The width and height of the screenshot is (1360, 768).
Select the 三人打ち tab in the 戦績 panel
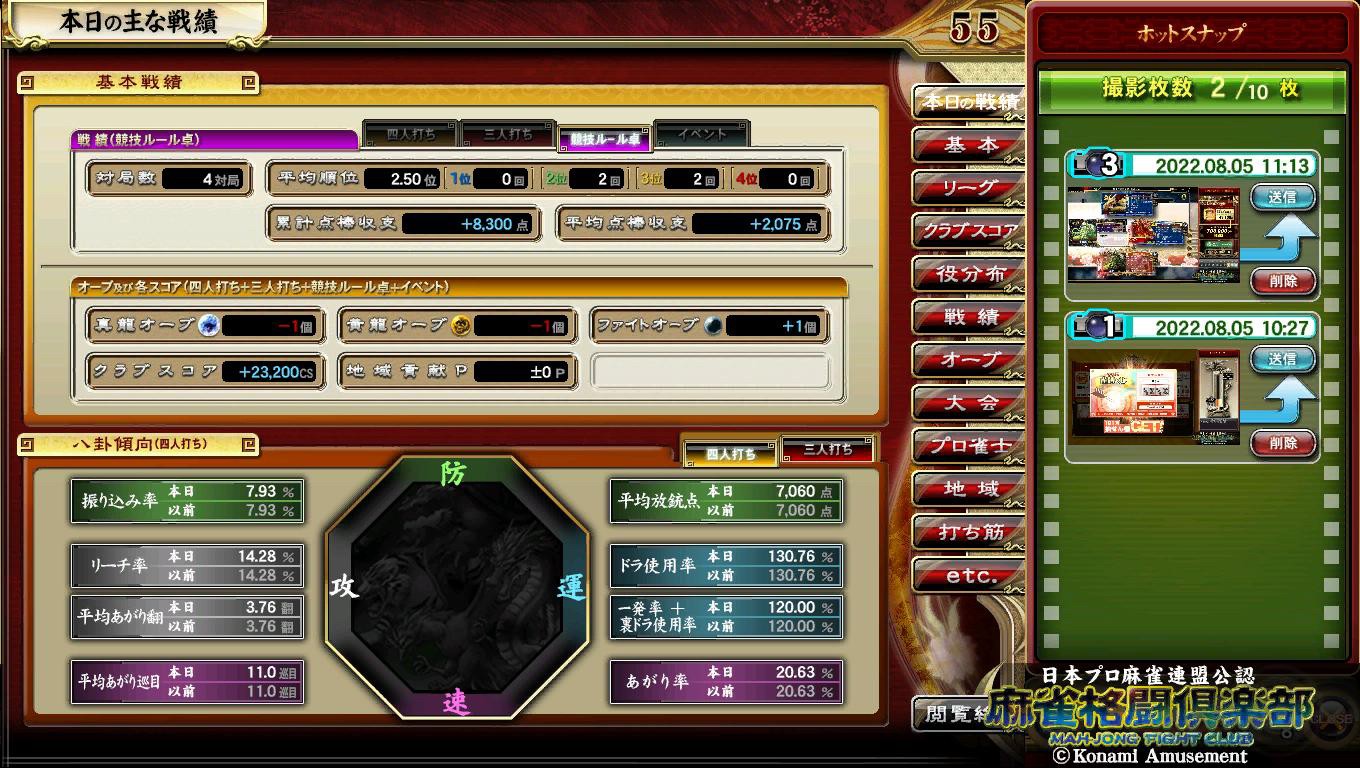(508, 134)
